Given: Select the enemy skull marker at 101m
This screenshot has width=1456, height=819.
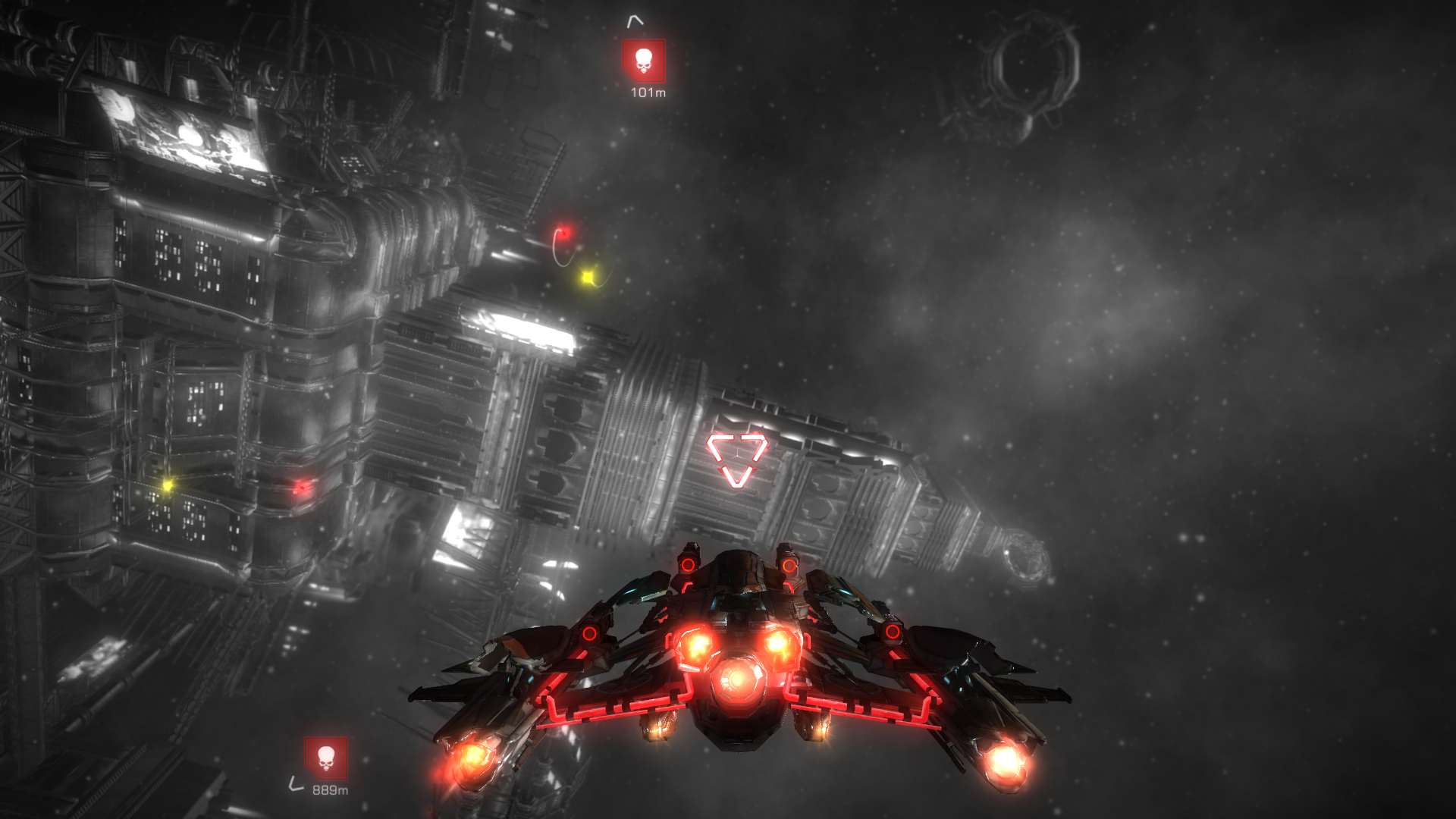Looking at the screenshot, I should coord(643,61).
